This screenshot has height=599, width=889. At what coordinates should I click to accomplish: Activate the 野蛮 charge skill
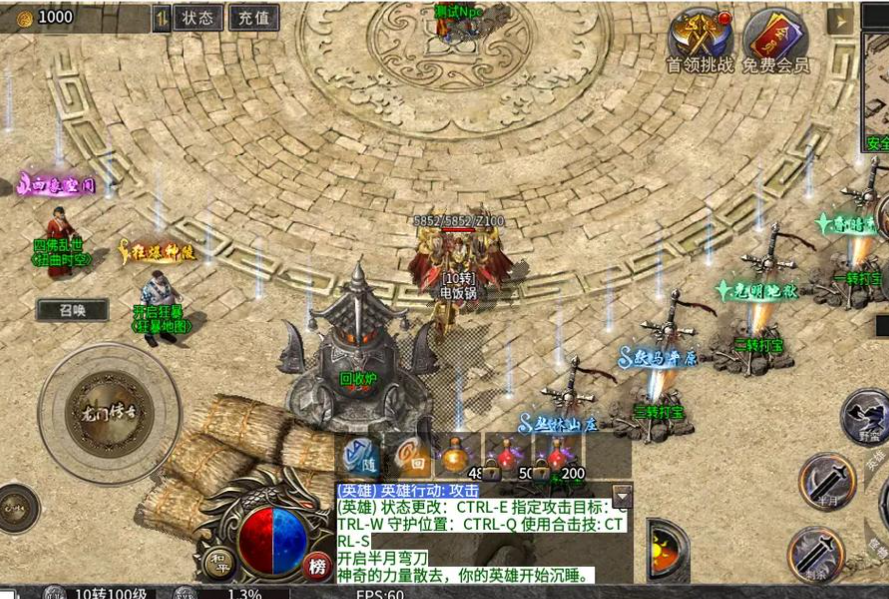coord(866,416)
